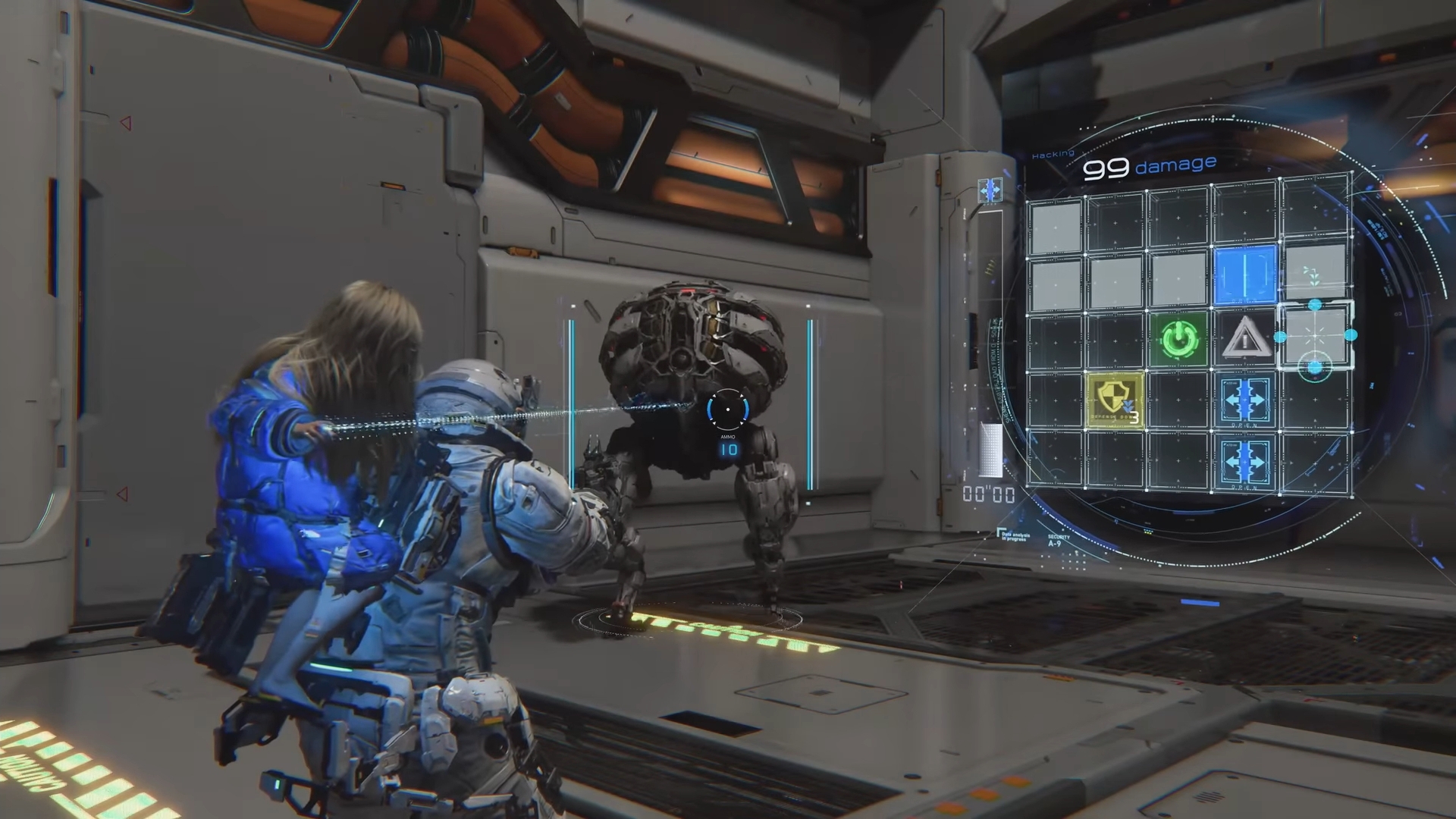This screenshot has width=1456, height=819.
Task: Pick the highlighted solid blue grid tile
Action: [x=1244, y=275]
